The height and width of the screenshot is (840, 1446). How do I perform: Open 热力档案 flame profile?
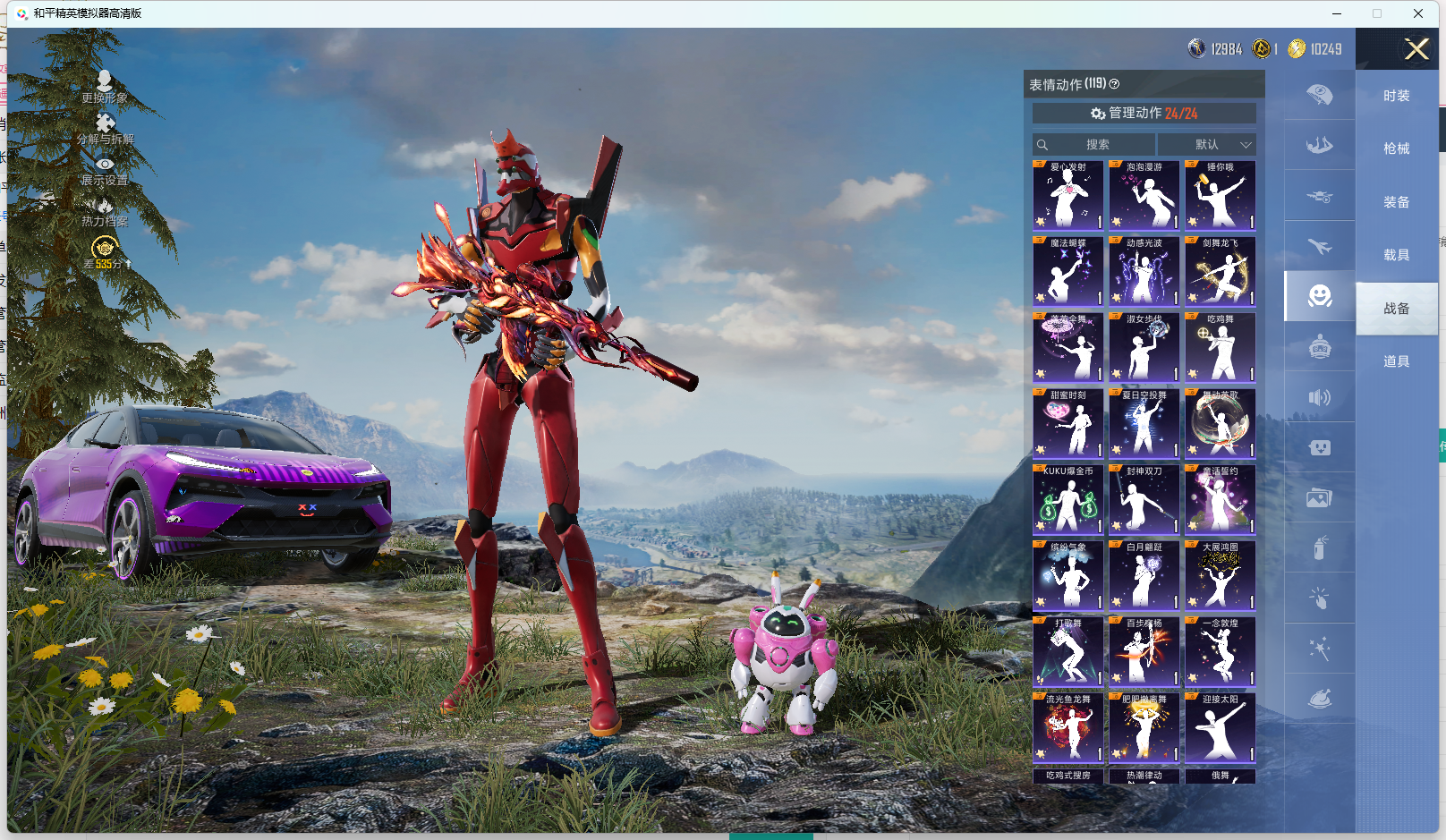click(105, 211)
